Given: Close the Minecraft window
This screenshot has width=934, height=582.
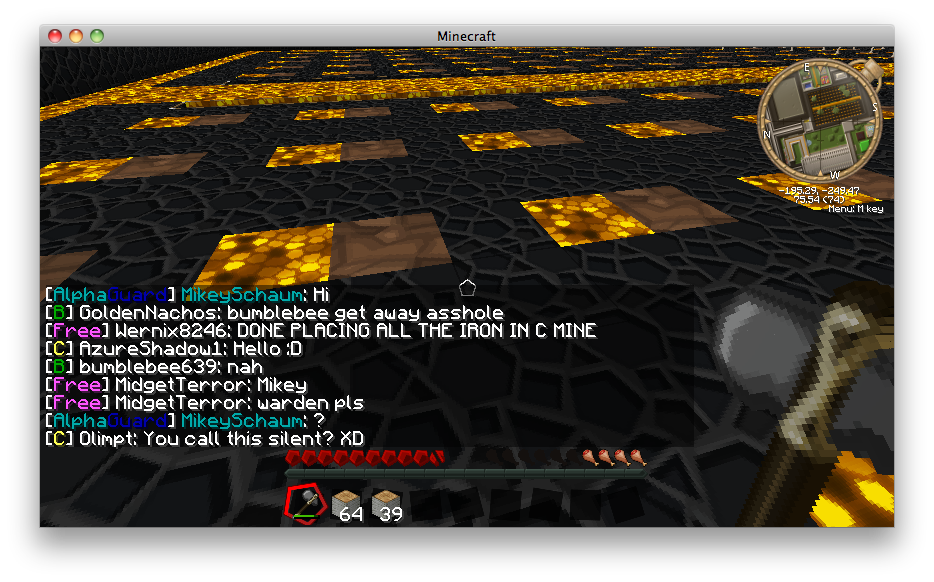Looking at the screenshot, I should (x=56, y=36).
